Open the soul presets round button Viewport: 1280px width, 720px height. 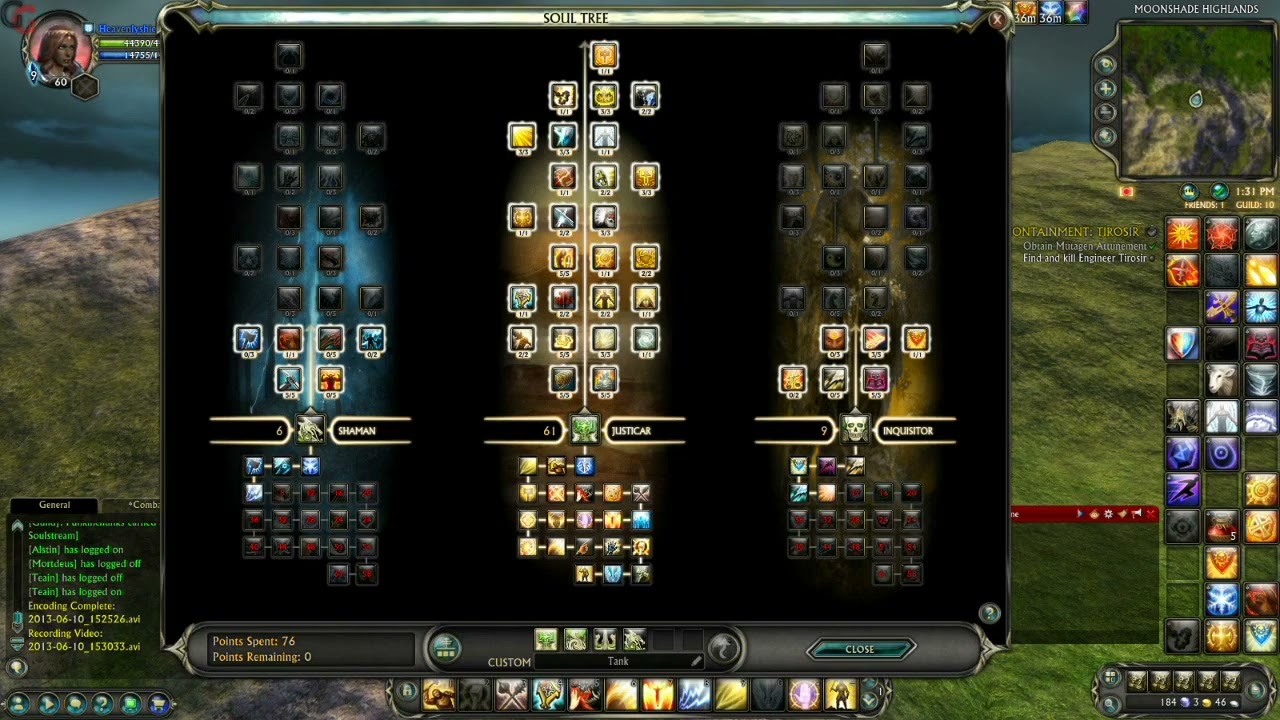pyautogui.click(x=445, y=649)
